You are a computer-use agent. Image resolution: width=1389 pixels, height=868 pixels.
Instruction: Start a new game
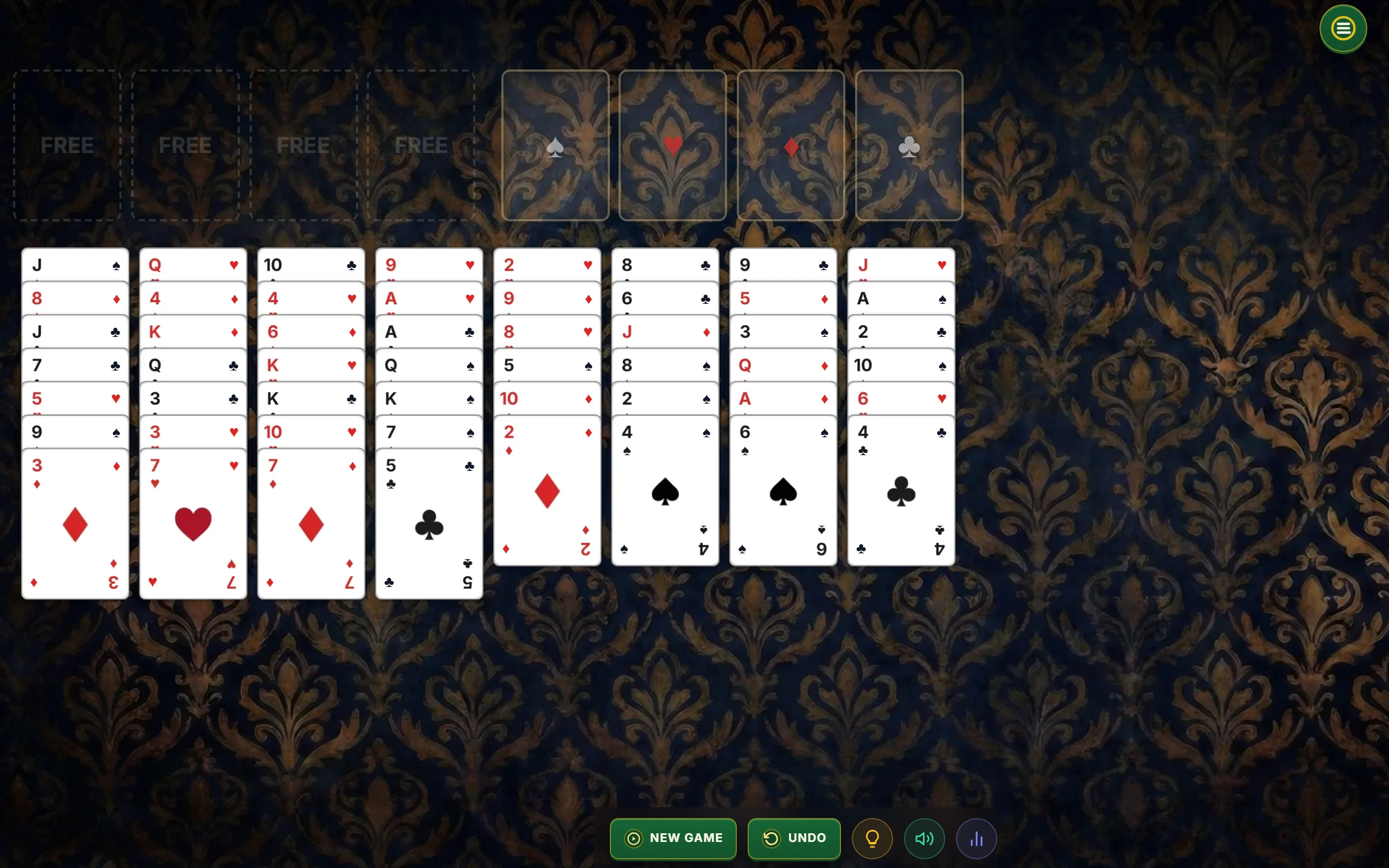(673, 838)
